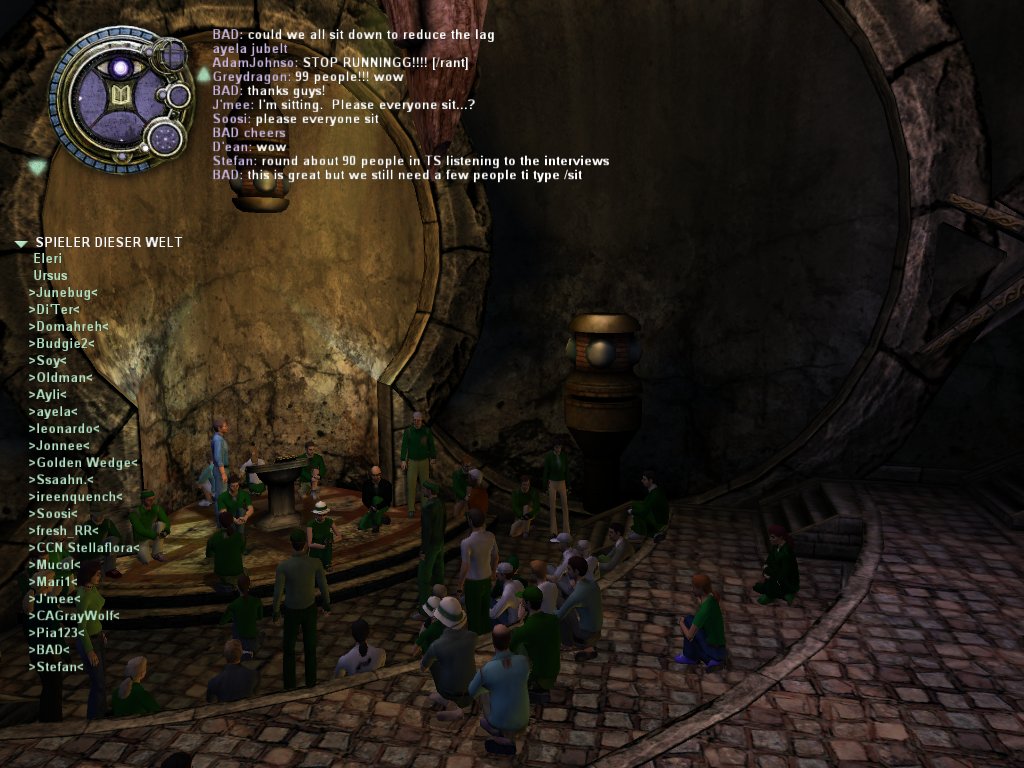The width and height of the screenshot is (1024, 768).
Task: Click CAGrayWolf in the player list
Action: [74, 615]
